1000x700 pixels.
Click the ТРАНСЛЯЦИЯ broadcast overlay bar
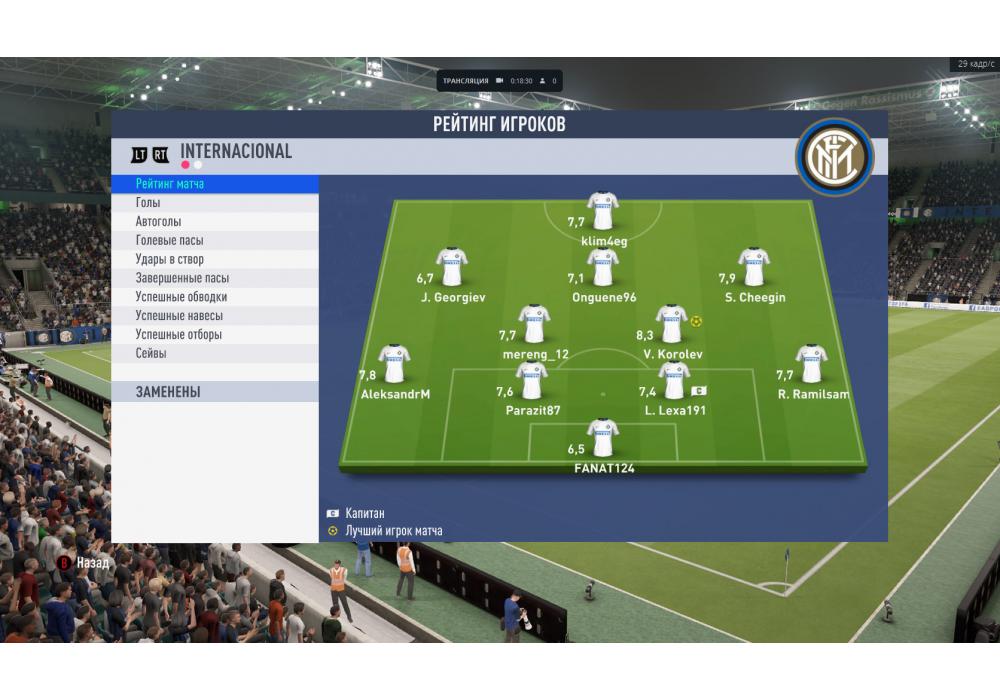pos(499,80)
